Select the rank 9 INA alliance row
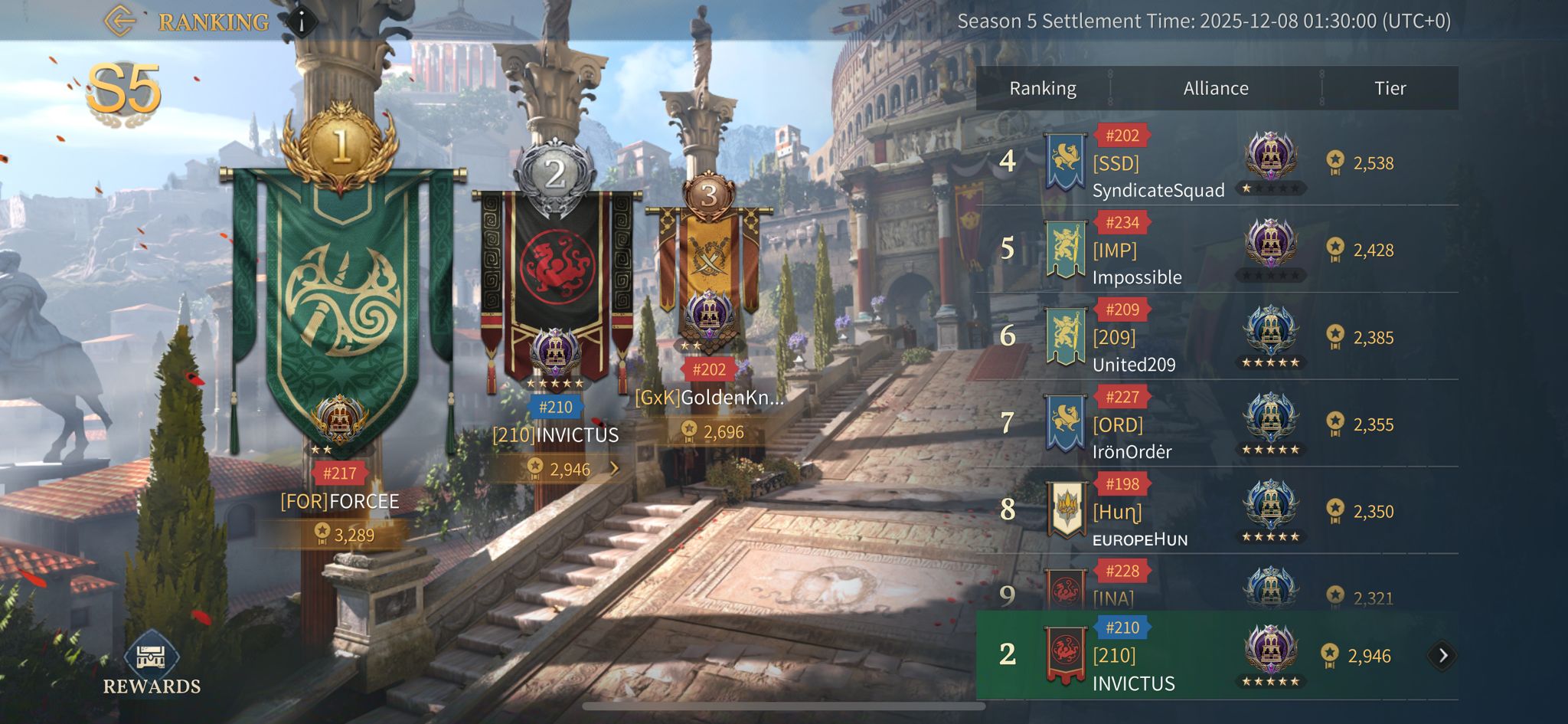Viewport: 1568px width, 724px height. [x=1216, y=590]
